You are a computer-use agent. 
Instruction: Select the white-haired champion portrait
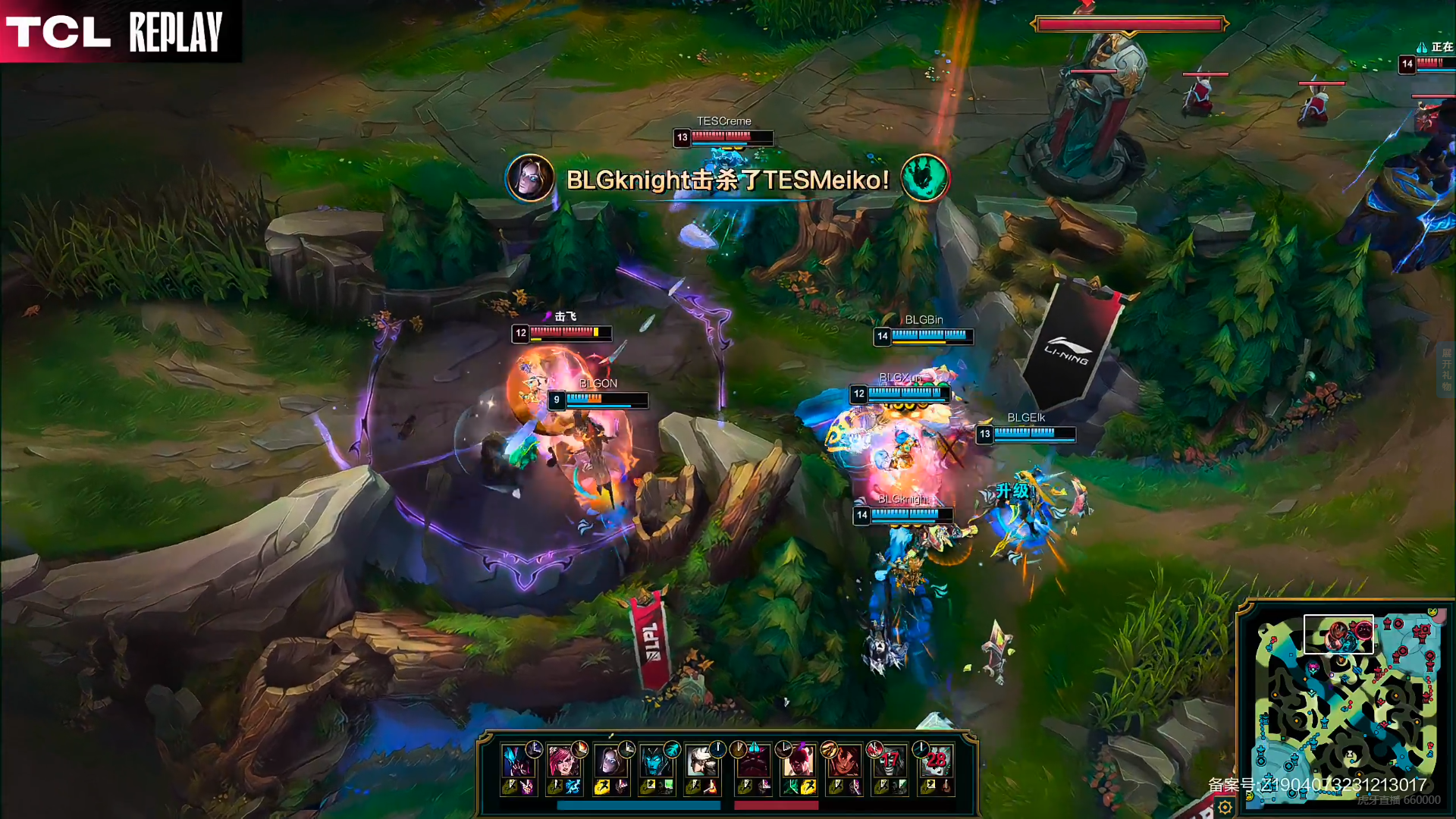[700, 761]
